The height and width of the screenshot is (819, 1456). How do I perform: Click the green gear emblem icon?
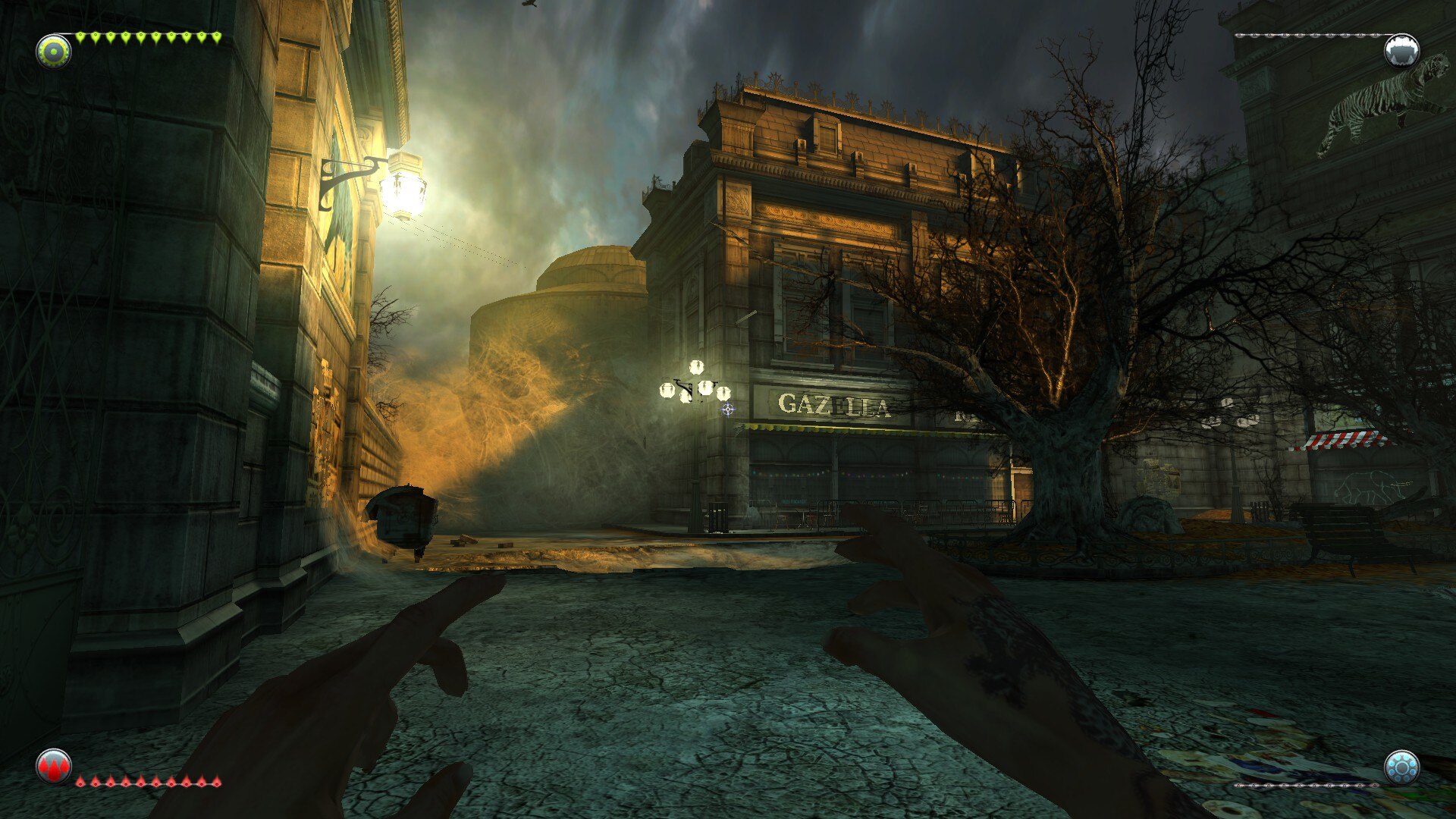54,51
